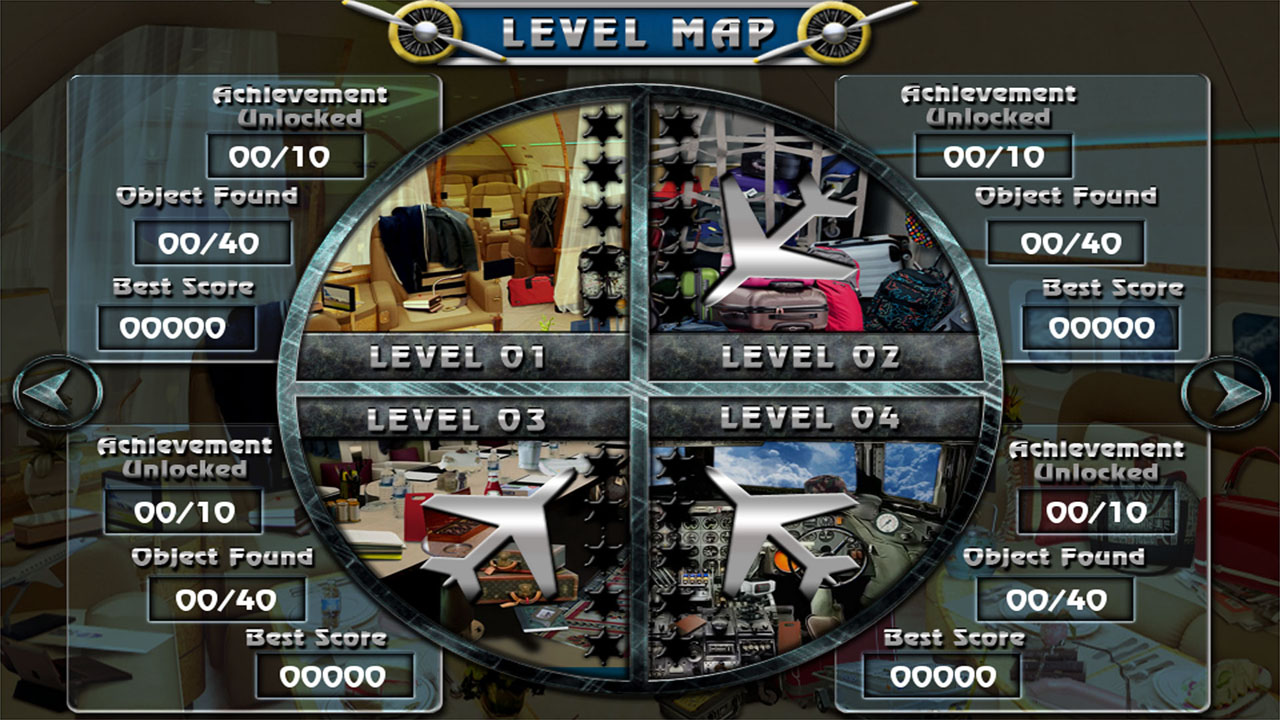Click the Level 02 label bar
The width and height of the screenshot is (1280, 720).
(812, 357)
